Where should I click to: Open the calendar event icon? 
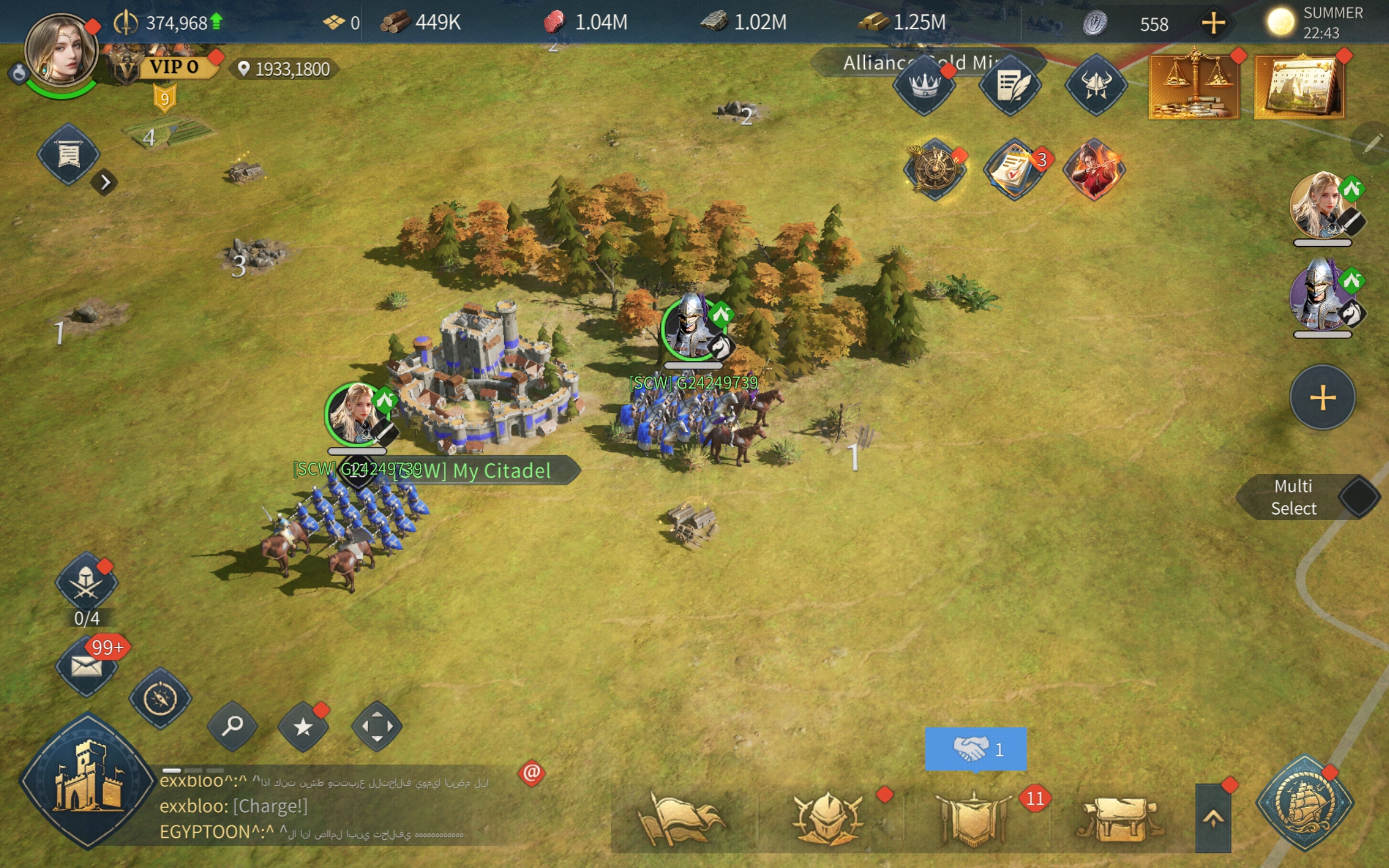[x=1299, y=87]
